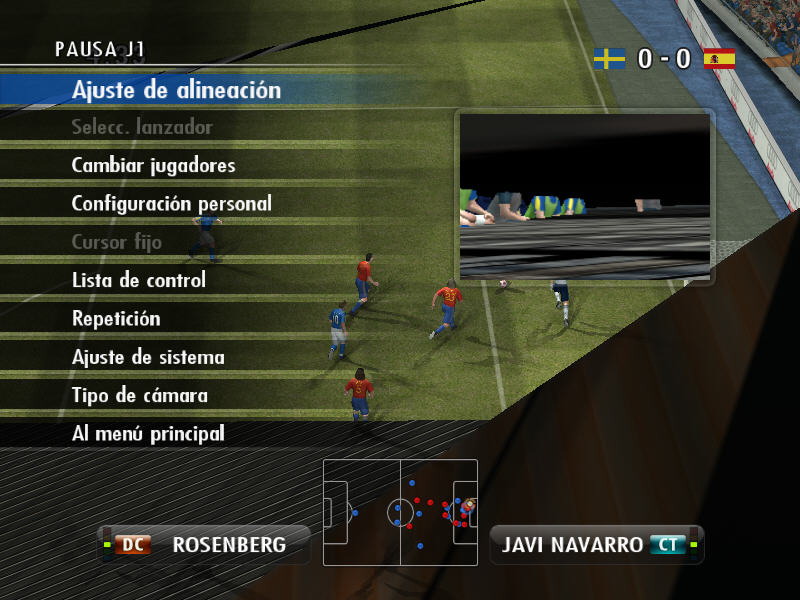800x600 pixels.
Task: Click the greyed Cursor fijo option
Action: pos(116,242)
